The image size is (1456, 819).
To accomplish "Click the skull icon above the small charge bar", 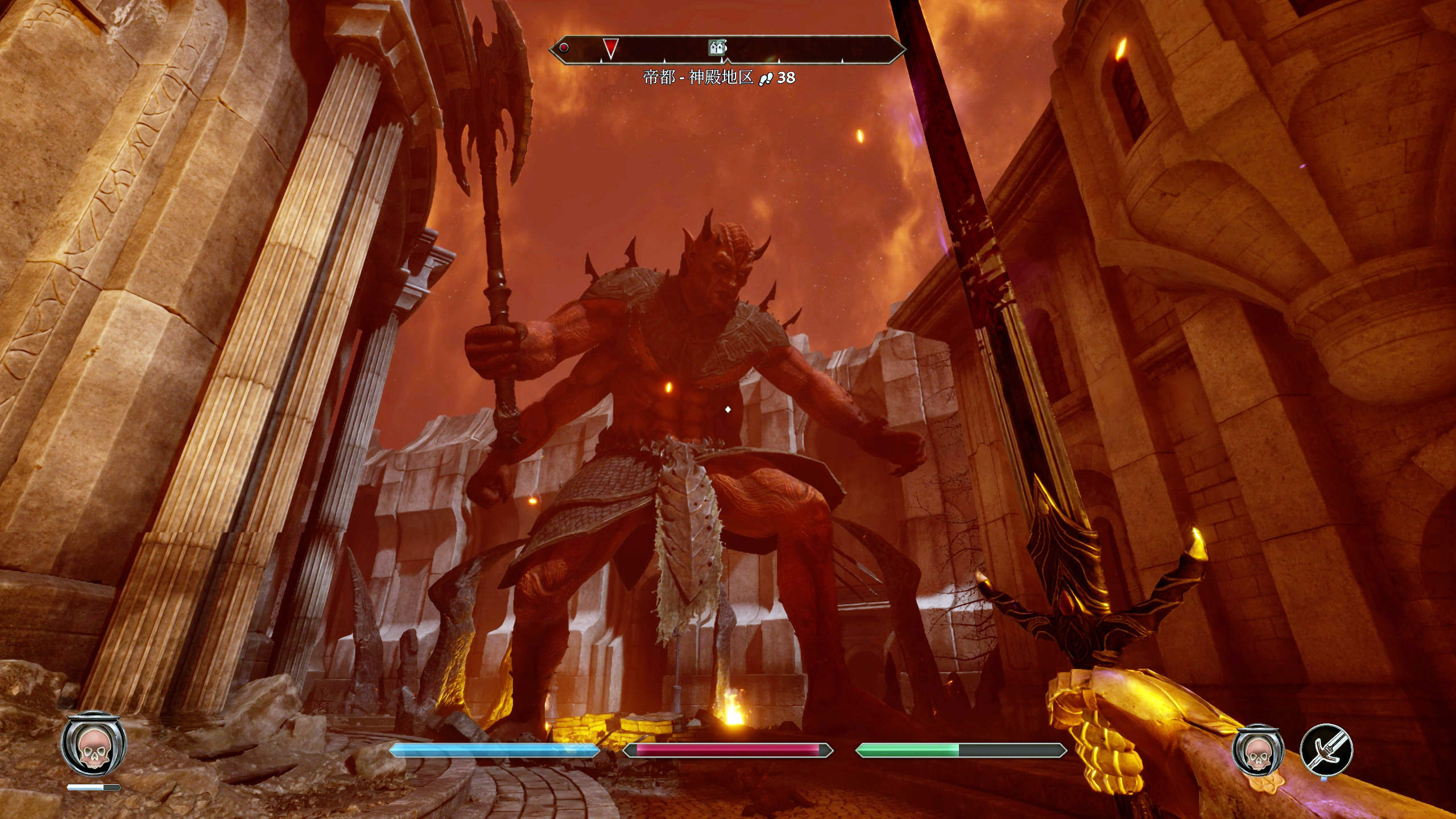I will 93,746.
